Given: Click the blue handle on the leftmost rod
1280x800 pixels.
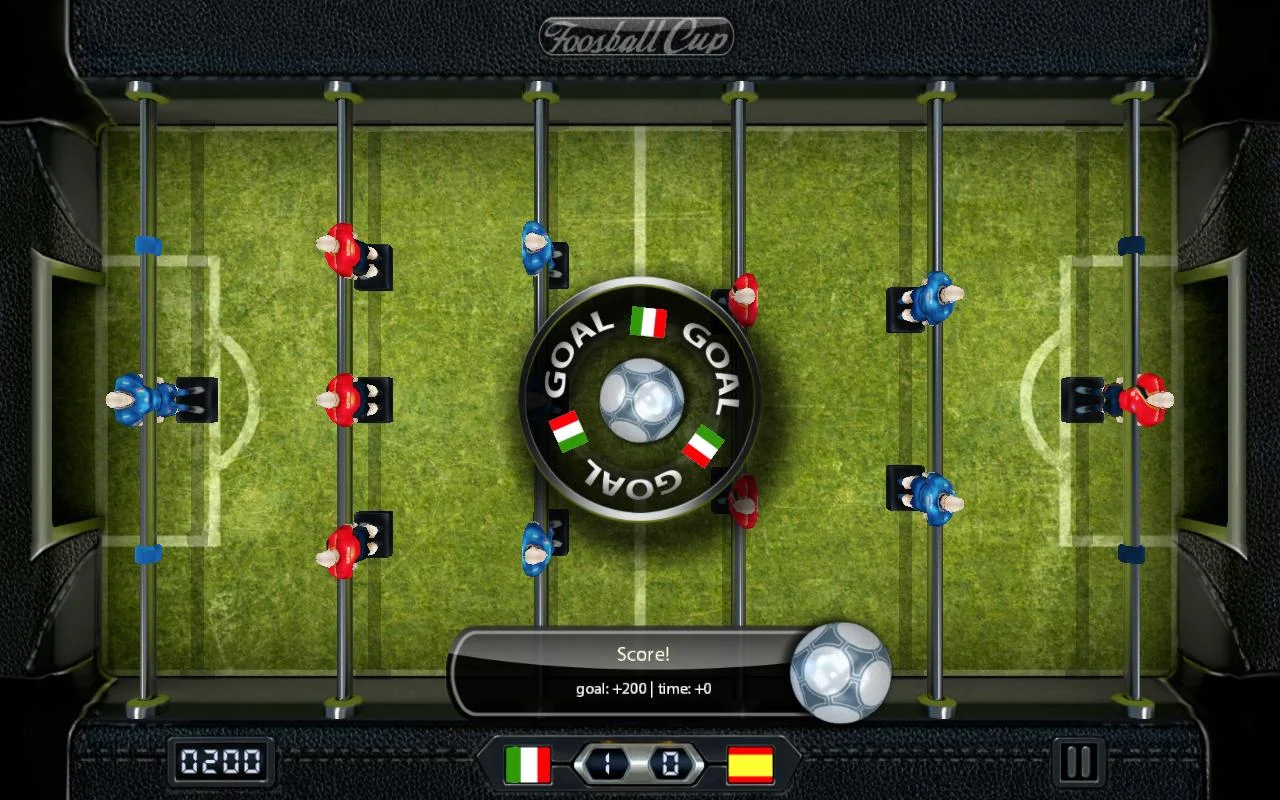Looking at the screenshot, I should point(149,243).
